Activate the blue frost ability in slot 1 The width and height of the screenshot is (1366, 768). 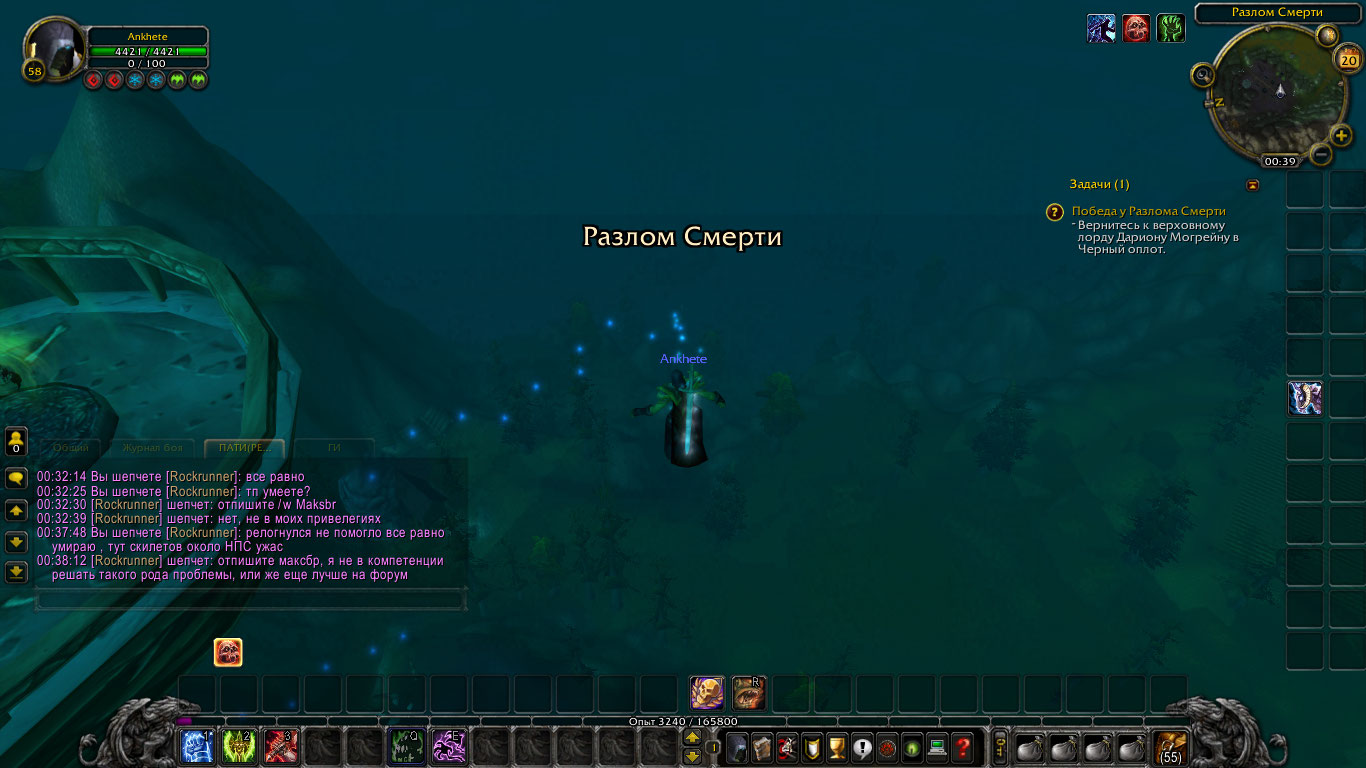click(x=196, y=747)
